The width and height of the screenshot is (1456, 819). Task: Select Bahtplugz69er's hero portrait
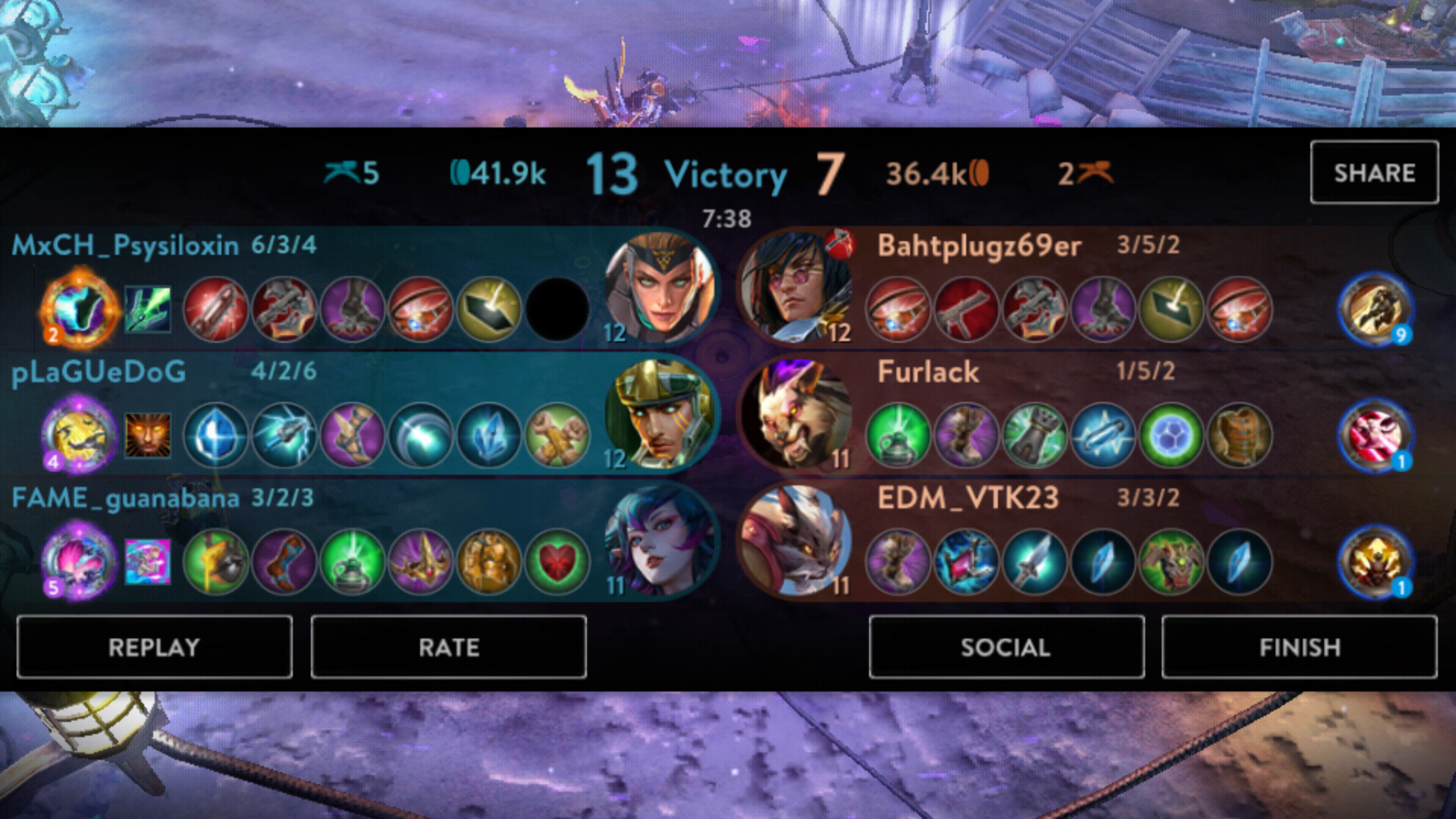(796, 288)
